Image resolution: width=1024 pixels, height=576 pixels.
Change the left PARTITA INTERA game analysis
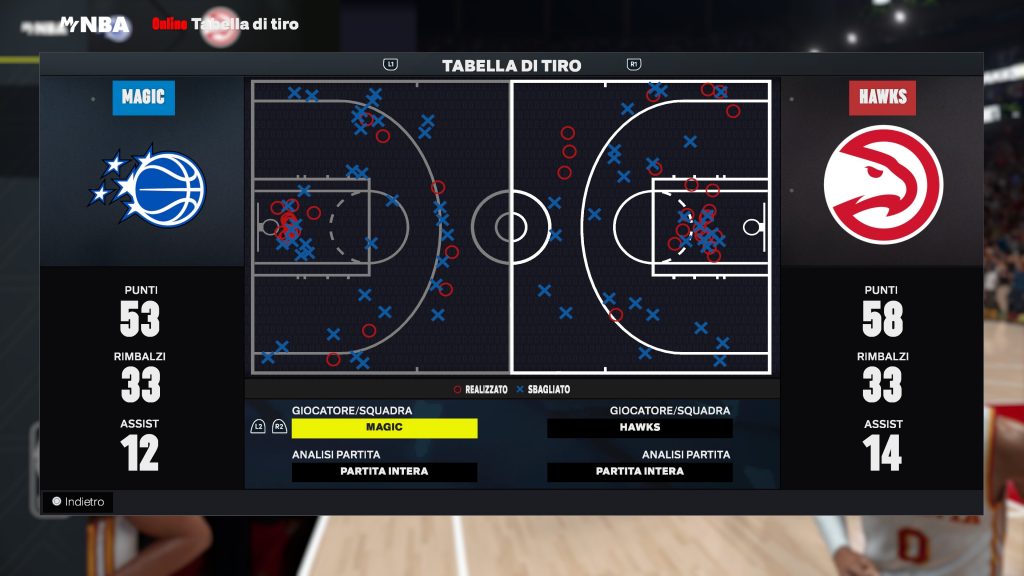pos(384,472)
